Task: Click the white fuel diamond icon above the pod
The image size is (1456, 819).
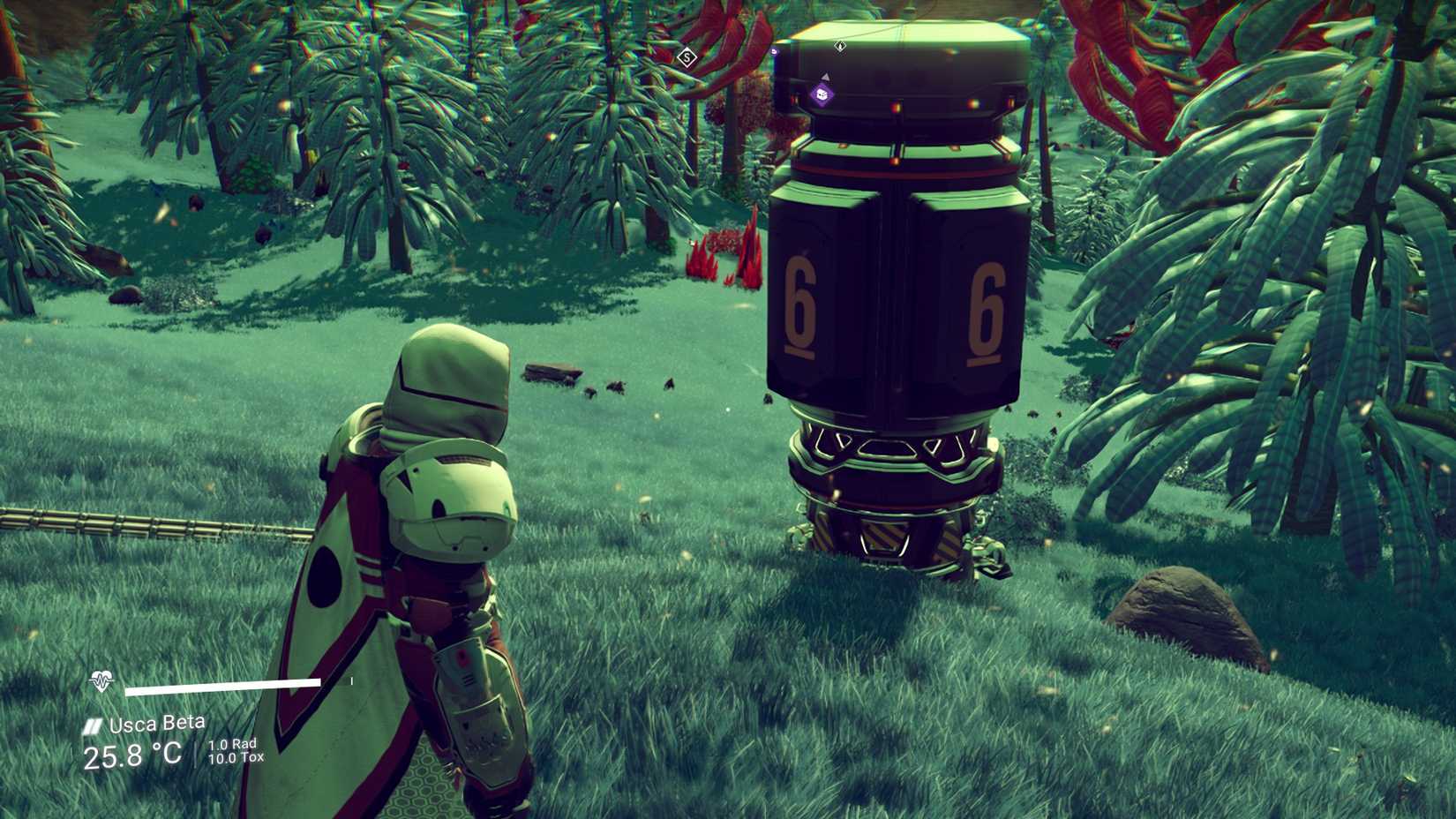Action: pos(840,45)
